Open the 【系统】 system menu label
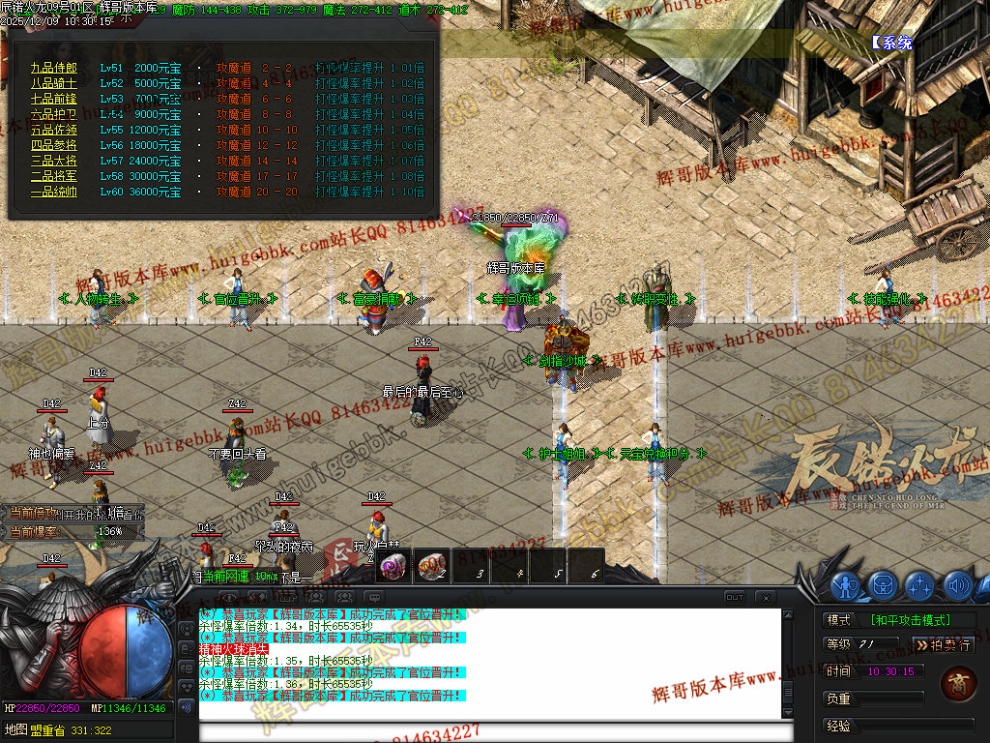Screen dimensions: 990x743 tap(890, 43)
